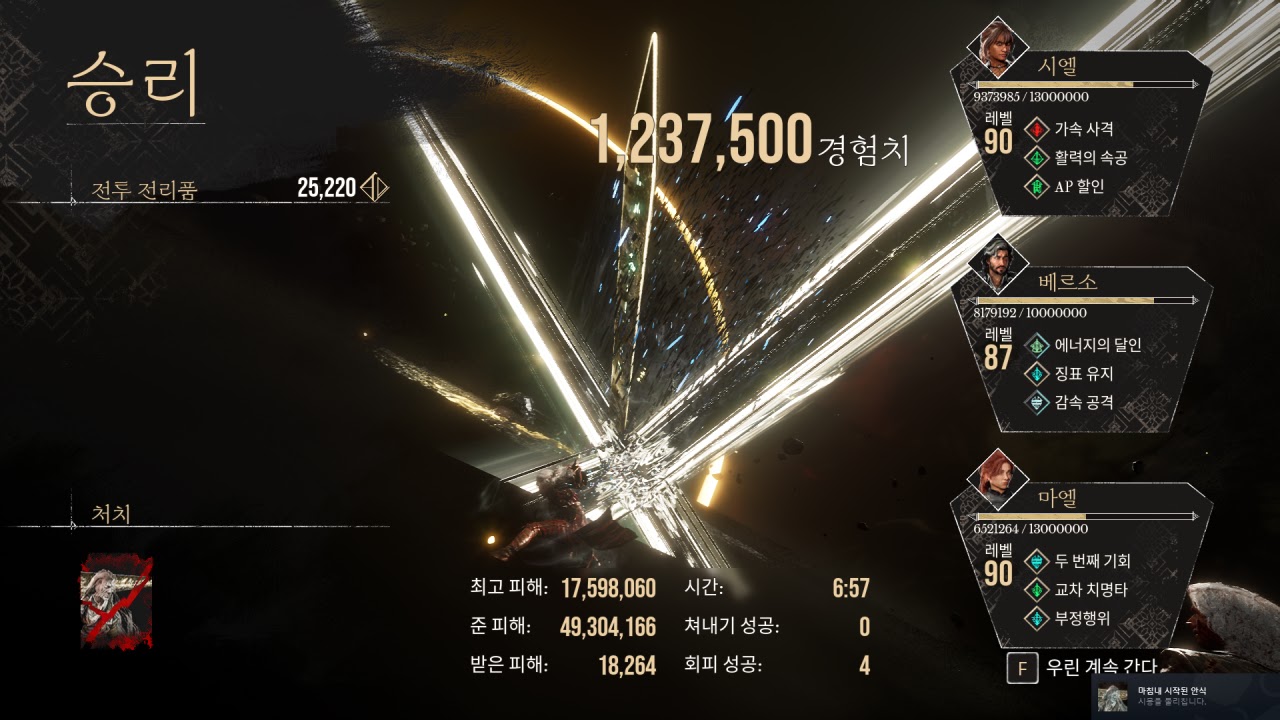Continue with the 우린 계속 간다 button
The width and height of the screenshot is (1280, 720).
(x=1085, y=668)
